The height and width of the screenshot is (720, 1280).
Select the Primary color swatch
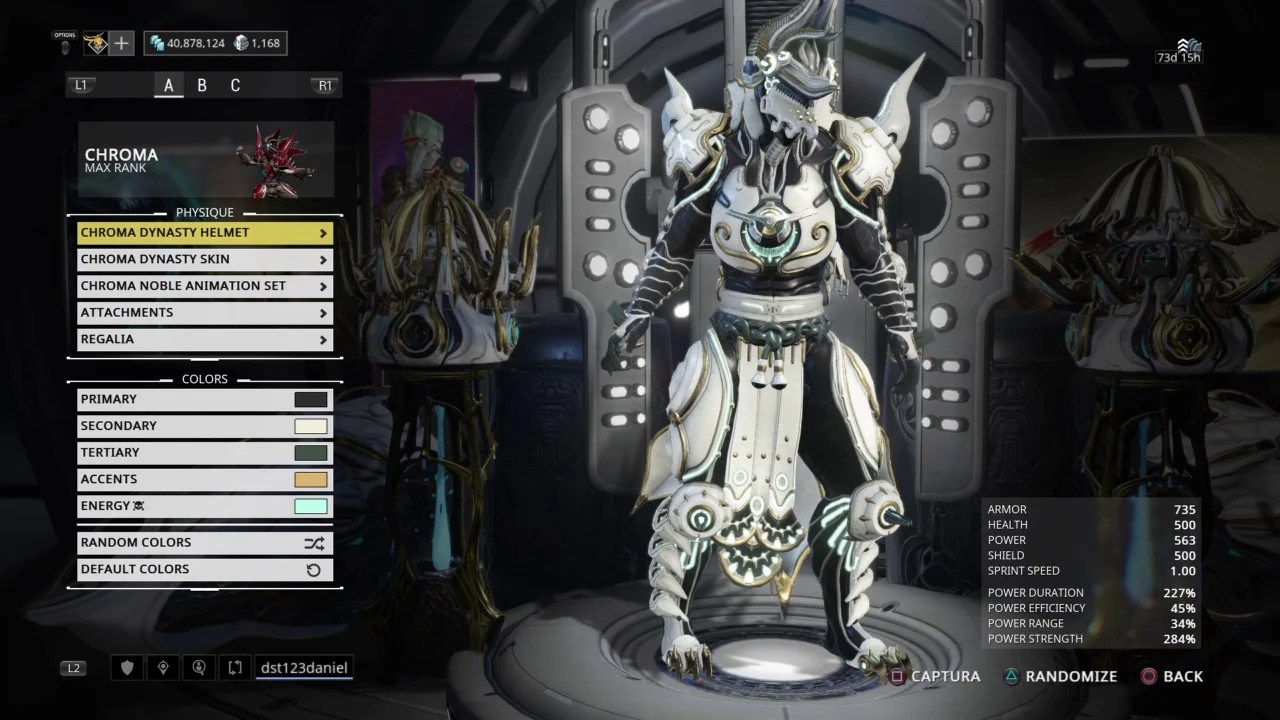point(311,400)
